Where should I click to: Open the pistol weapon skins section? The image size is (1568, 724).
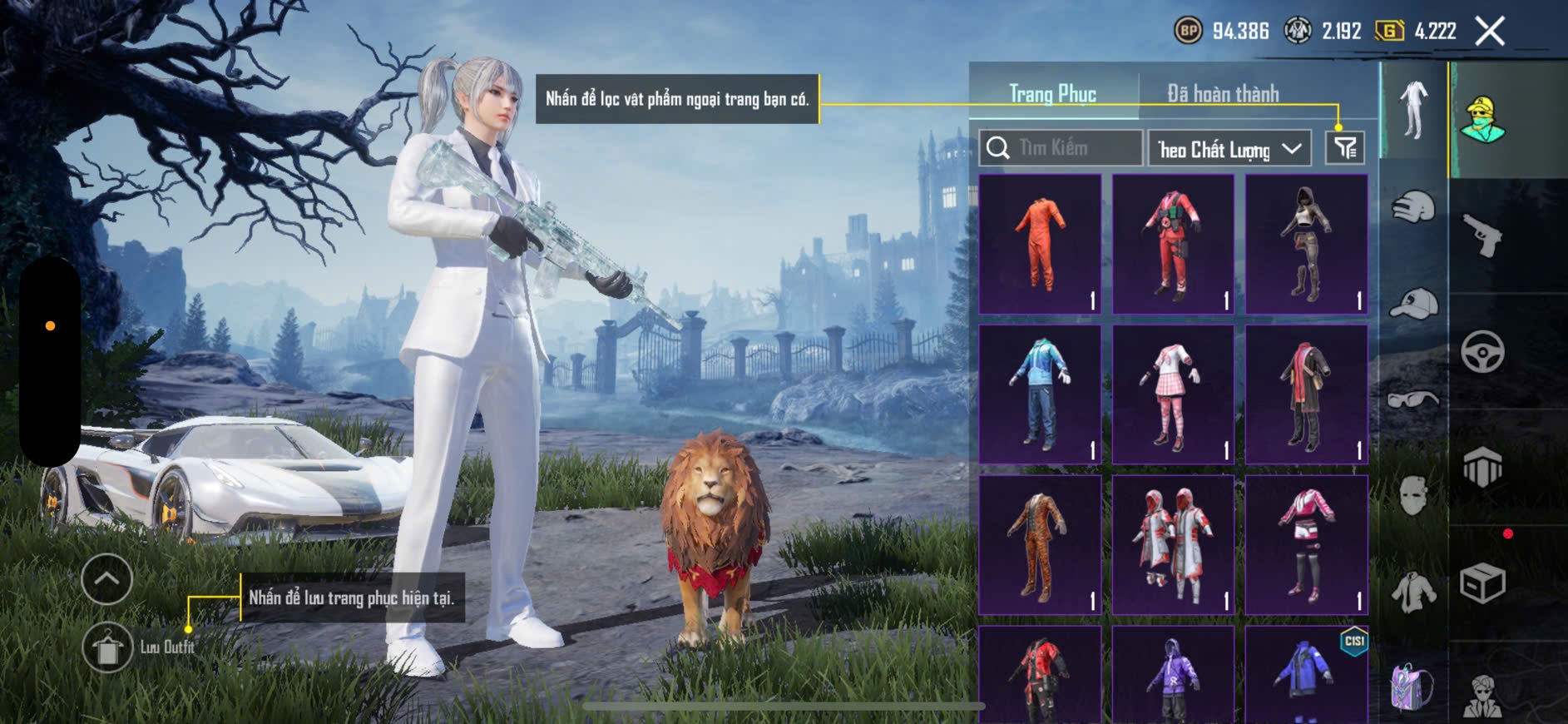click(x=1483, y=236)
